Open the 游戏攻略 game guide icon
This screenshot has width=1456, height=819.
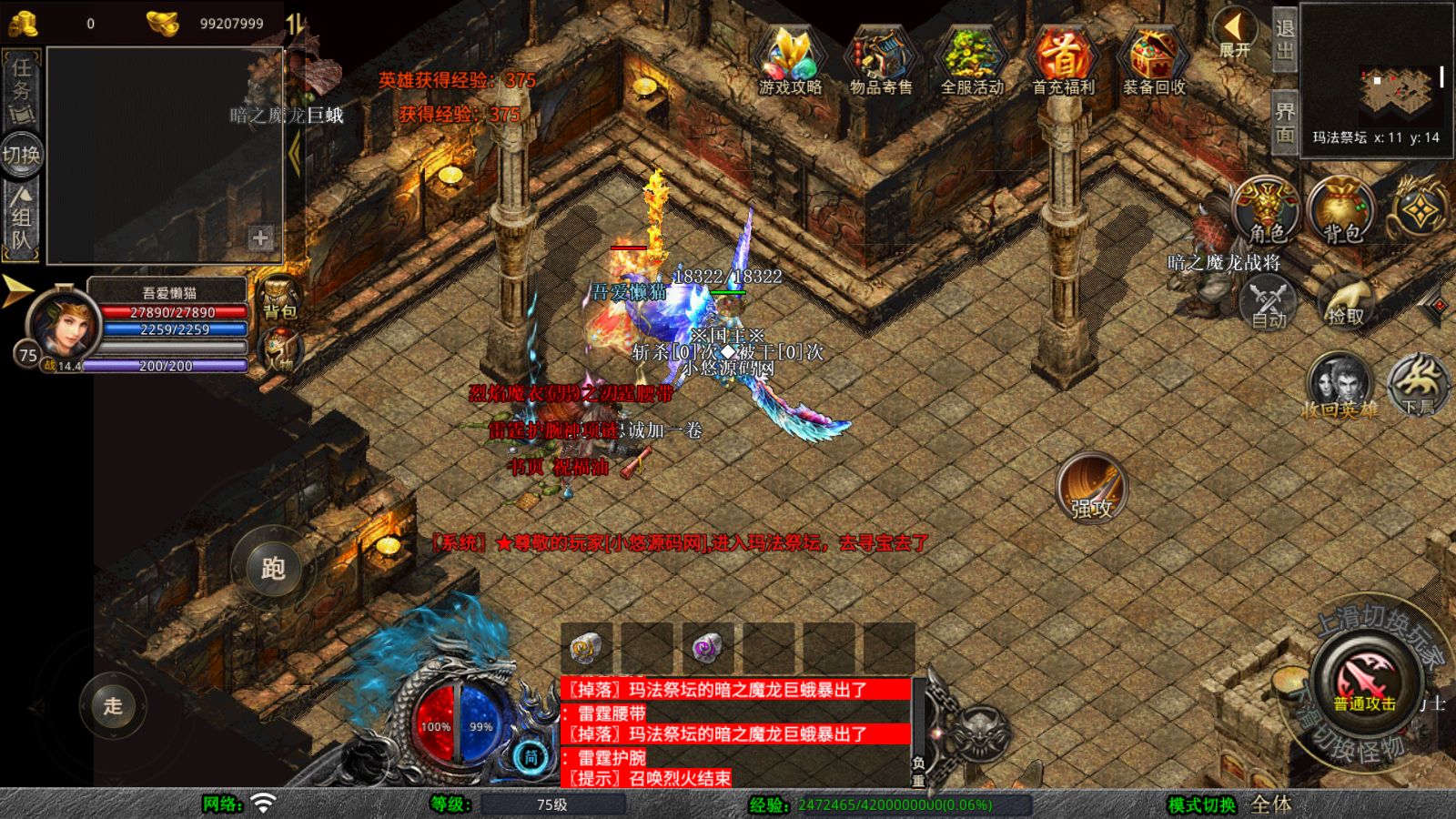pyautogui.click(x=790, y=60)
